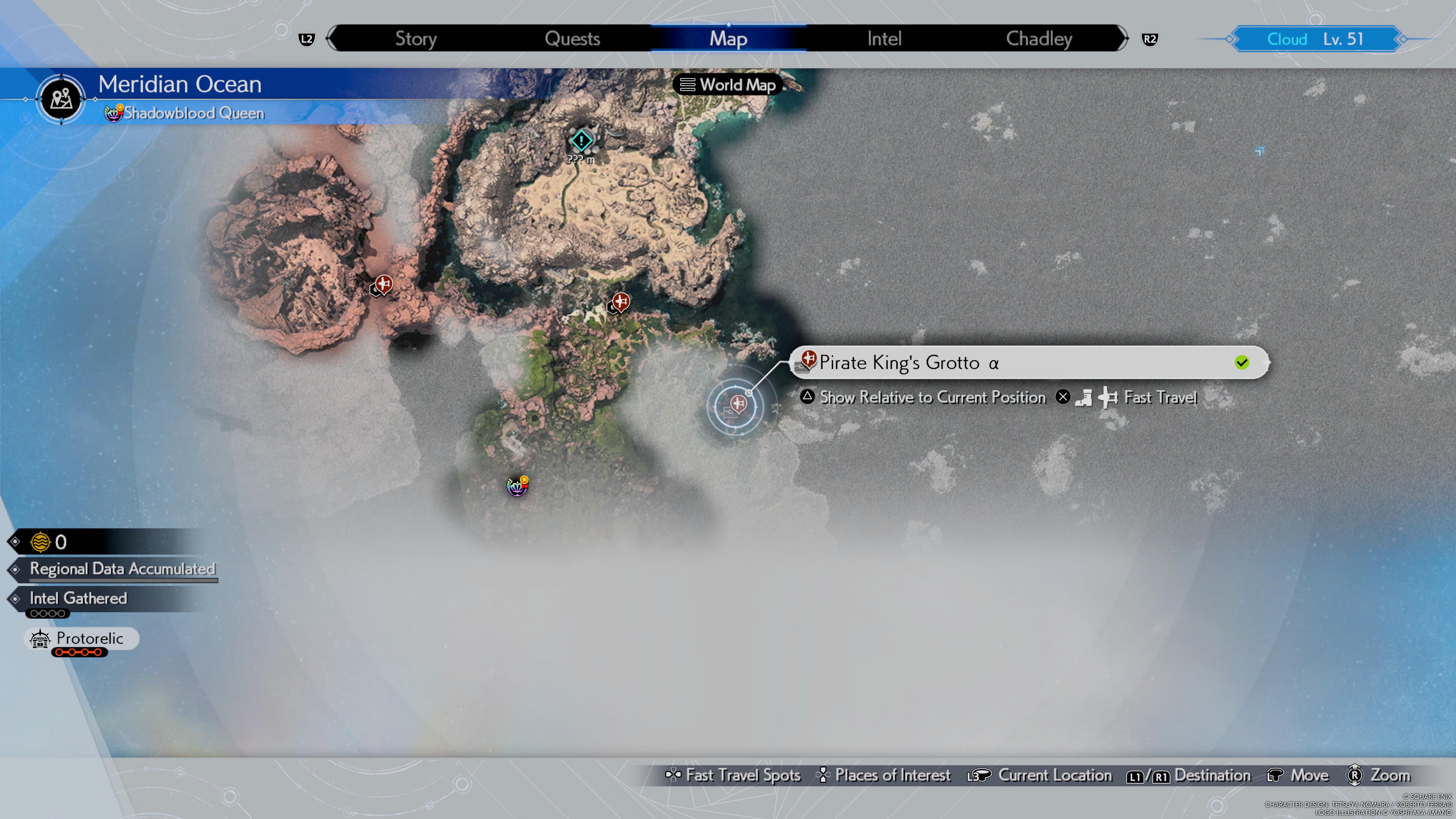This screenshot has width=1456, height=819.
Task: Open the Chadley tab
Action: point(1039,38)
